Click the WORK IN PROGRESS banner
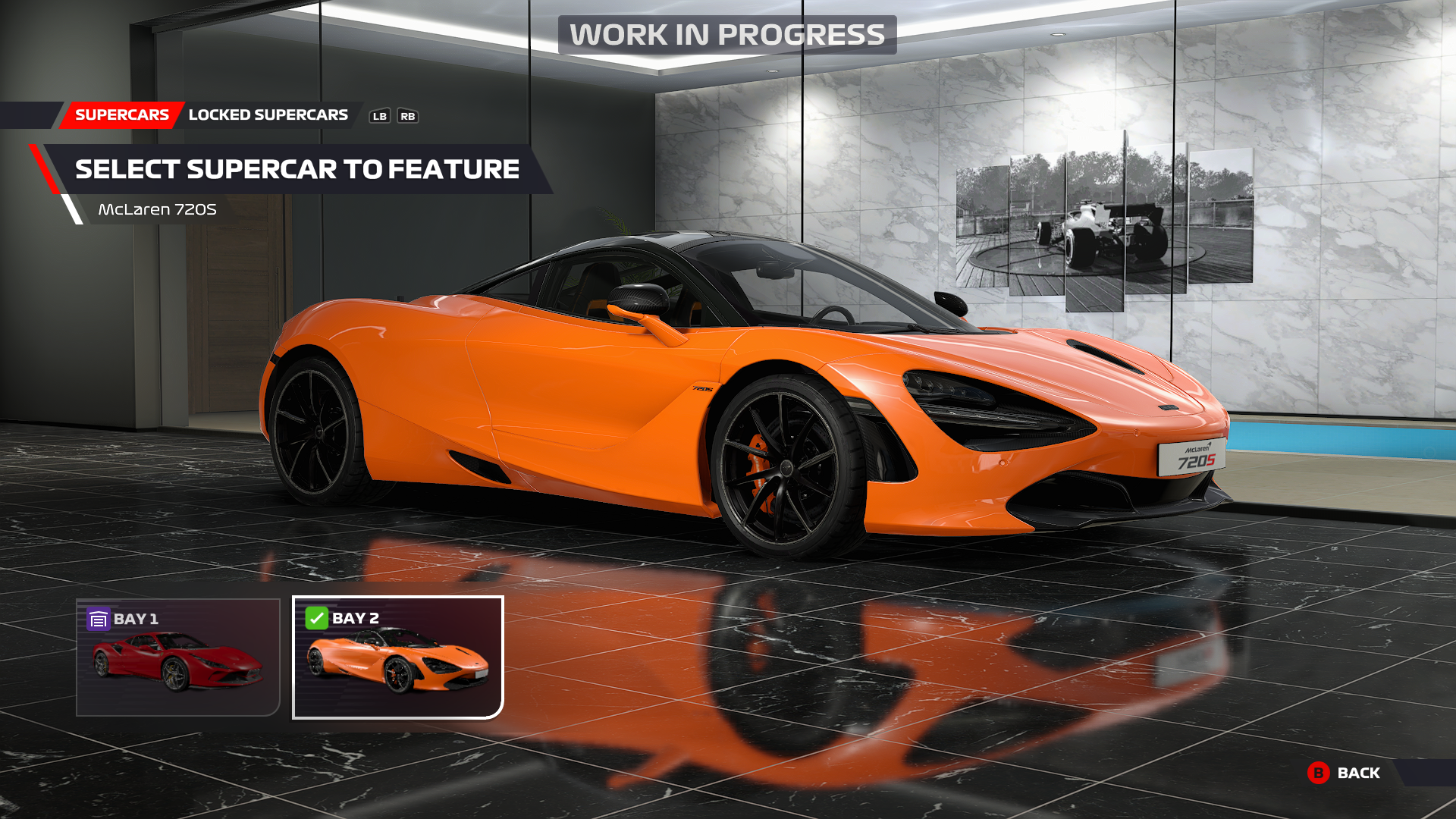The image size is (1456, 819). (x=726, y=33)
